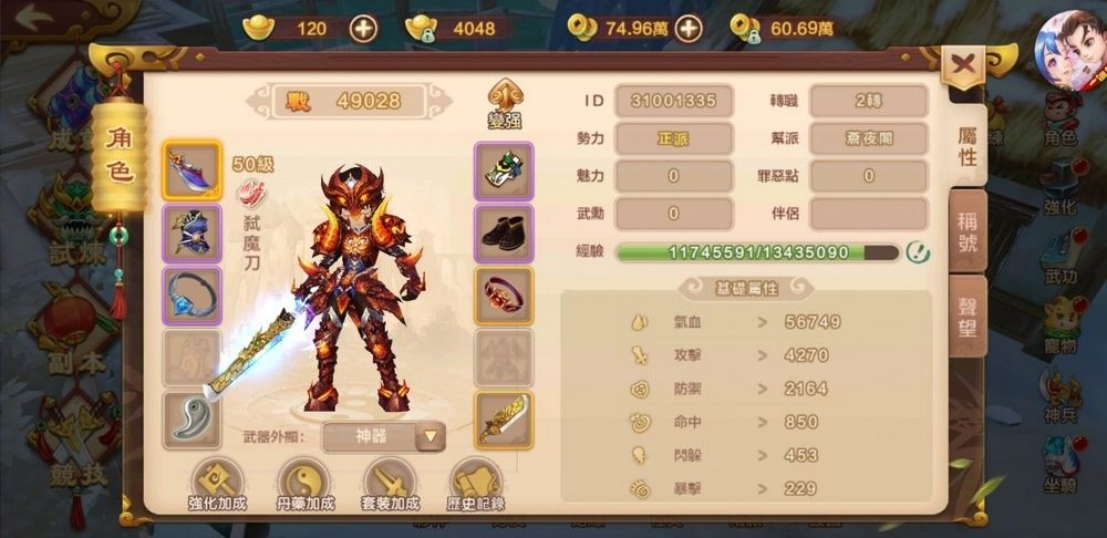Click the experience bar info icon

coord(917,253)
